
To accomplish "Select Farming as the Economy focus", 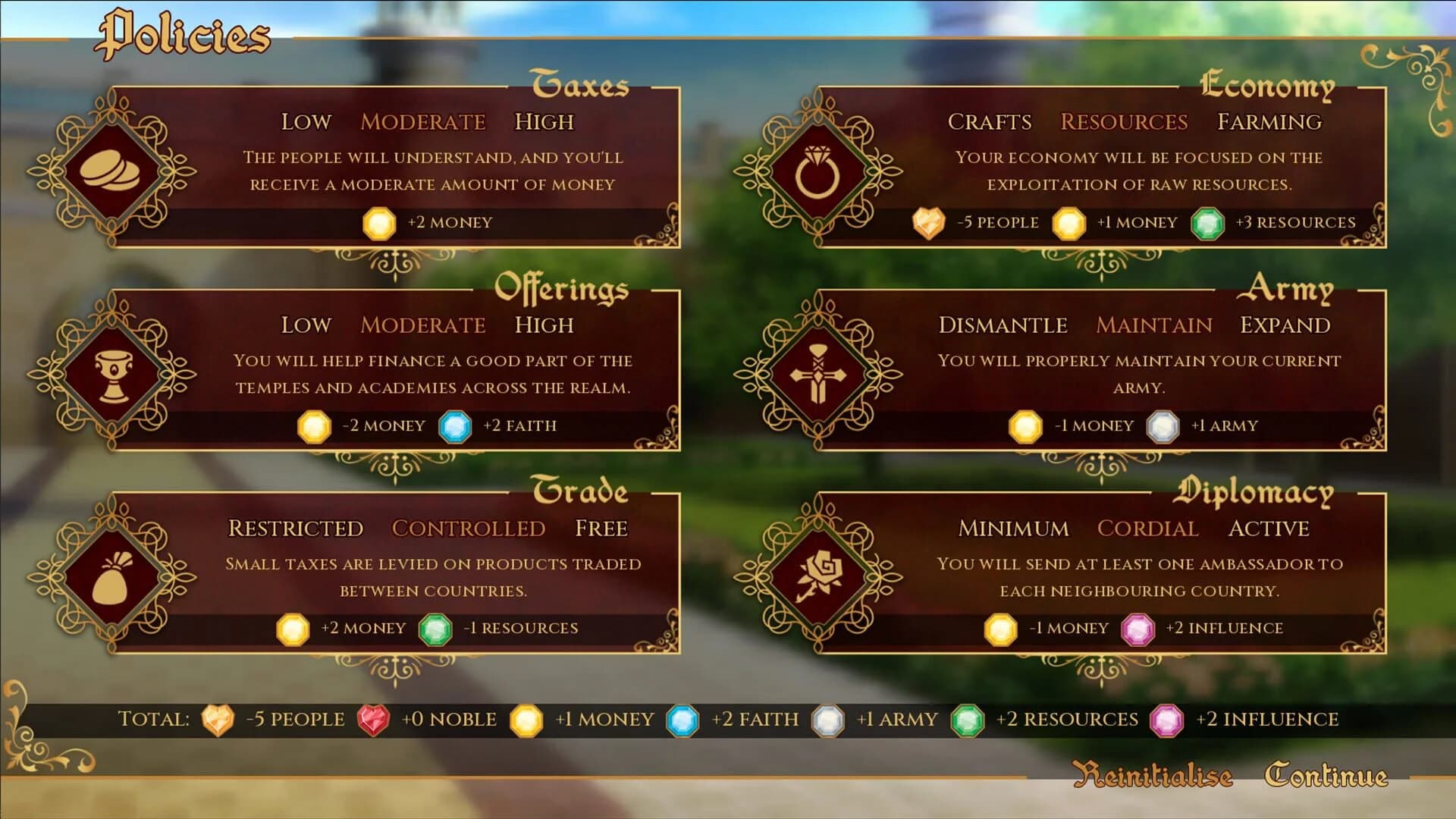I will coord(1269,121).
